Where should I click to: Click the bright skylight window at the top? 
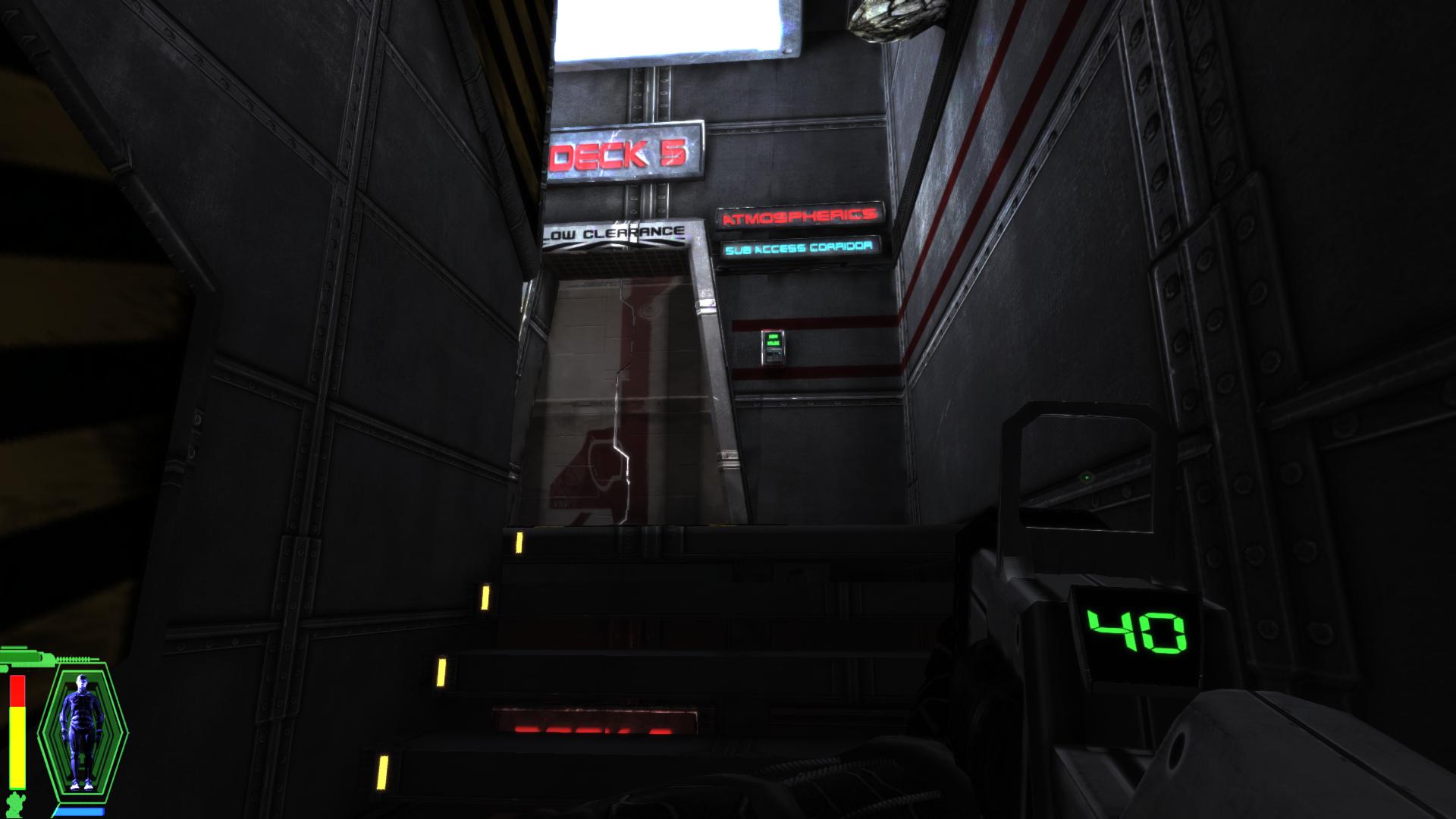(660, 27)
